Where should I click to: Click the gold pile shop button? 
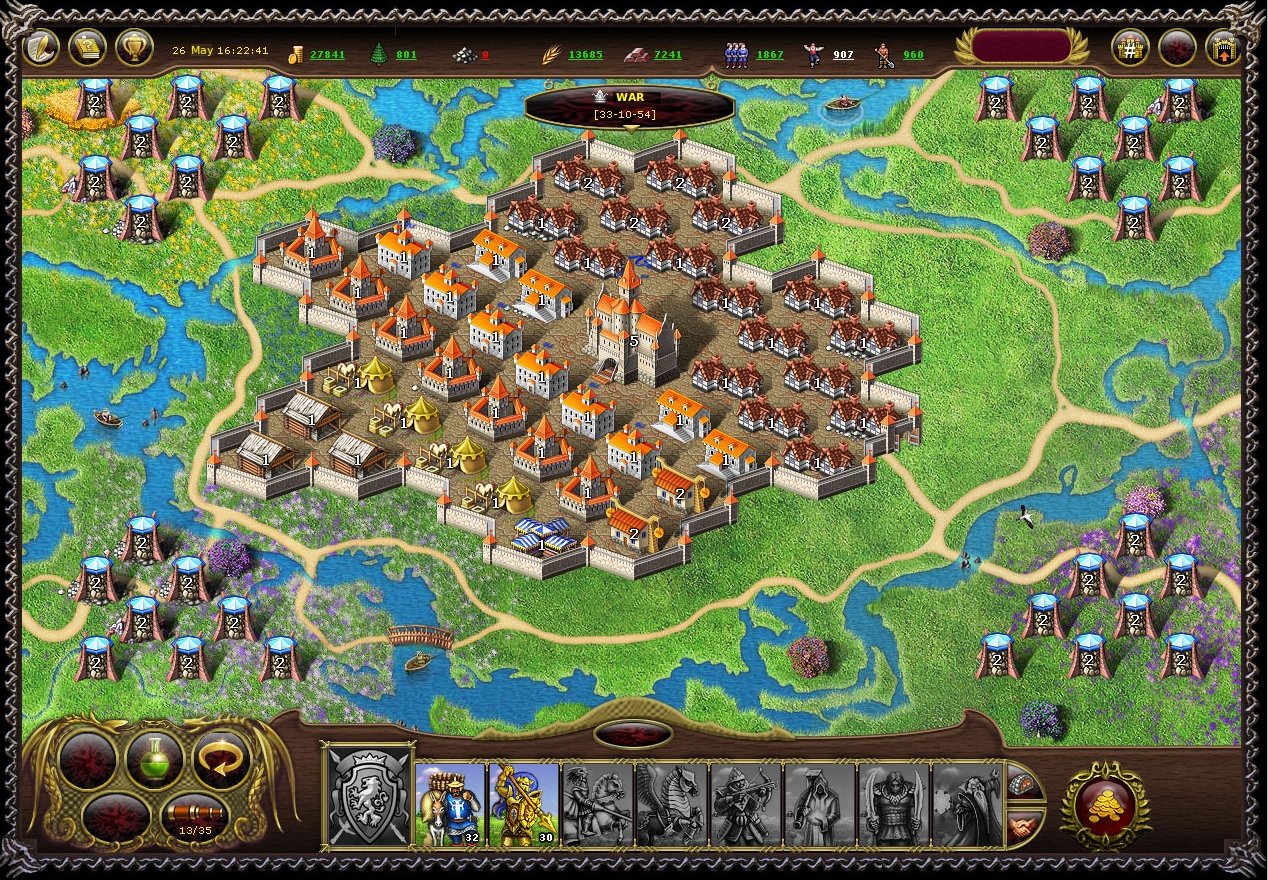tap(1105, 805)
